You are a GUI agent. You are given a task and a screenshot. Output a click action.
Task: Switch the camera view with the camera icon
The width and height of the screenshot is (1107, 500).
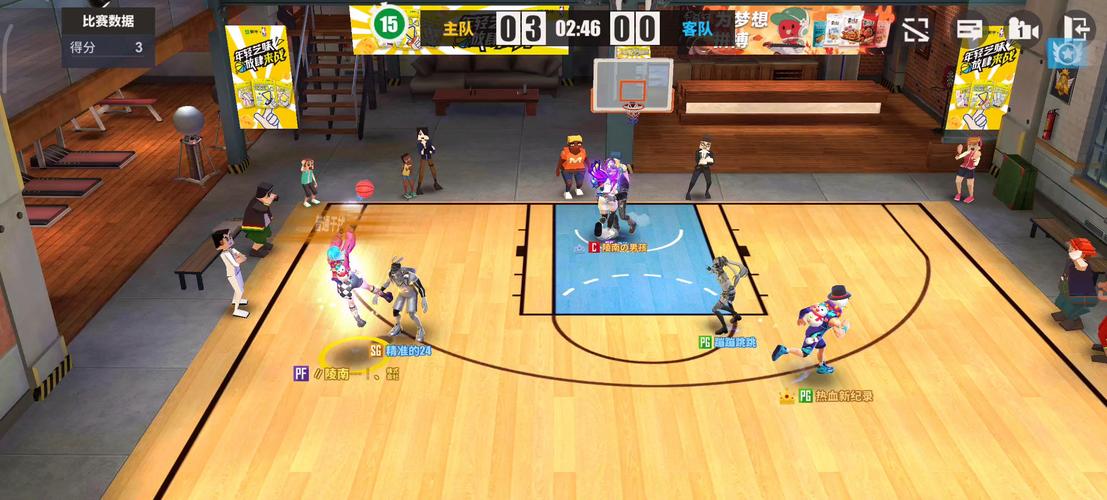pos(1023,29)
